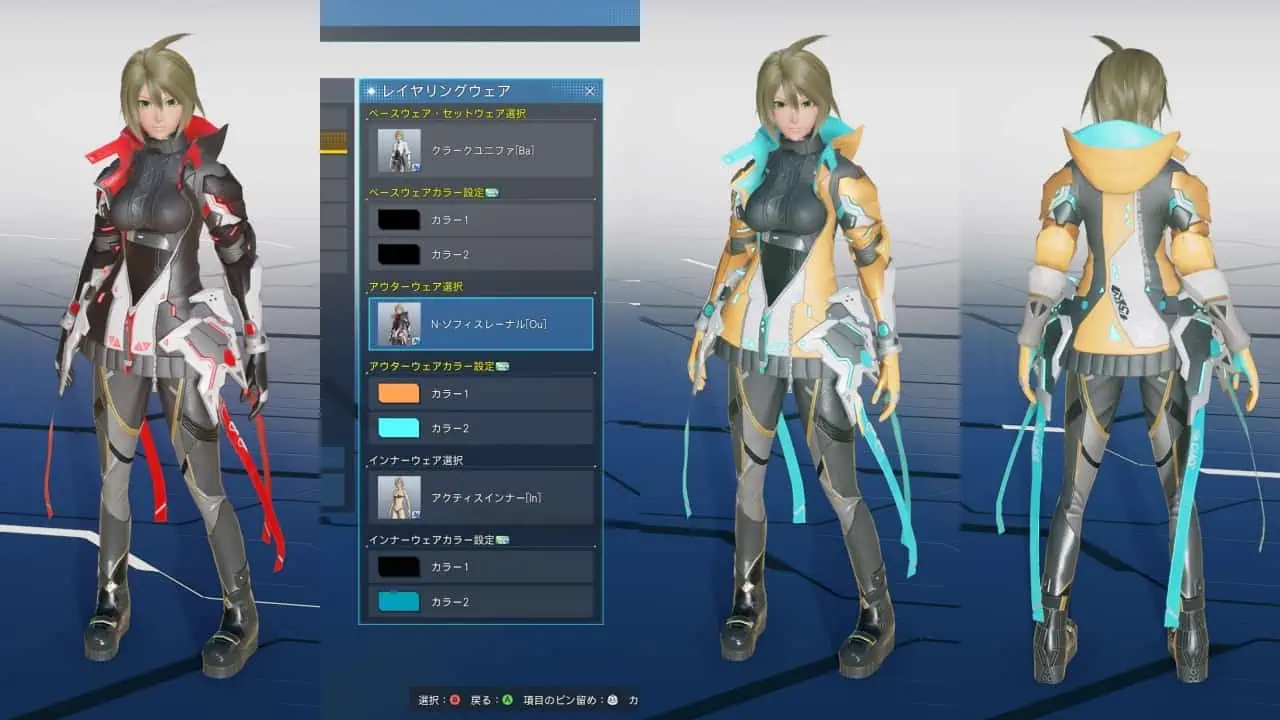
Task: Close the レイヤリングウェア panel
Action: pos(590,91)
